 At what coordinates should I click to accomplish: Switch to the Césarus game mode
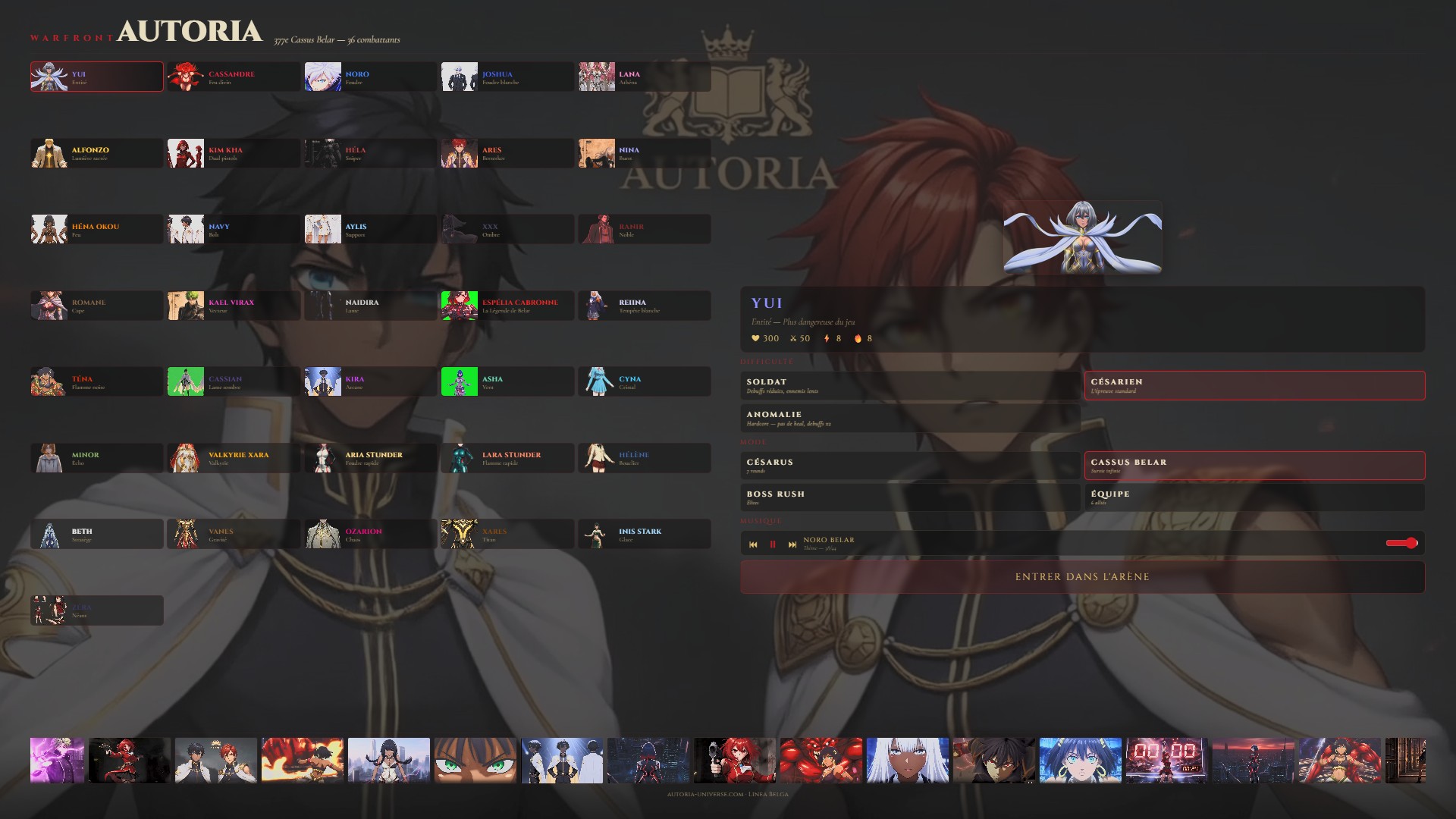pos(910,466)
